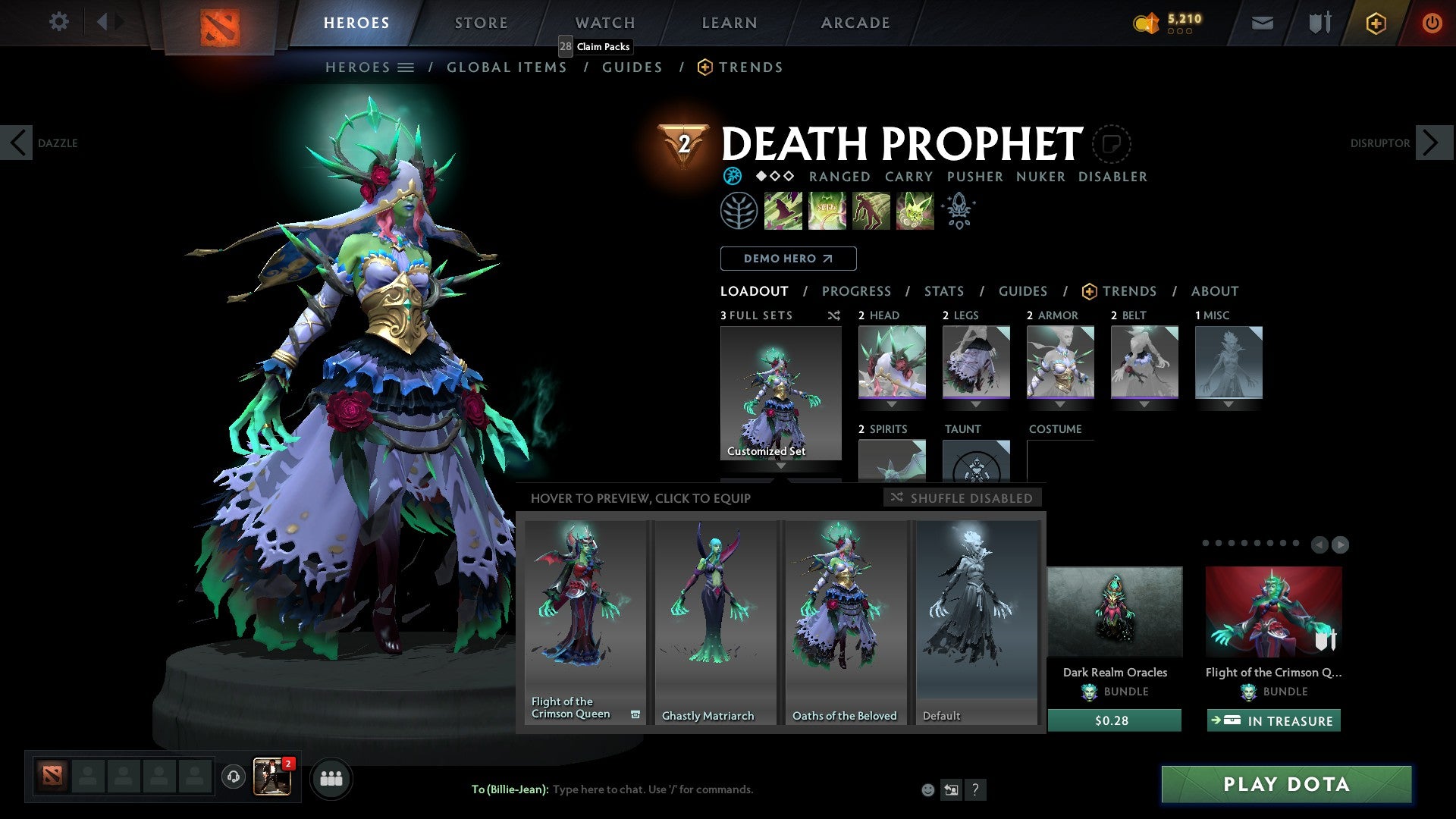The height and width of the screenshot is (819, 1456).
Task: Select the Crypt Swarm ability icon
Action: click(x=783, y=211)
